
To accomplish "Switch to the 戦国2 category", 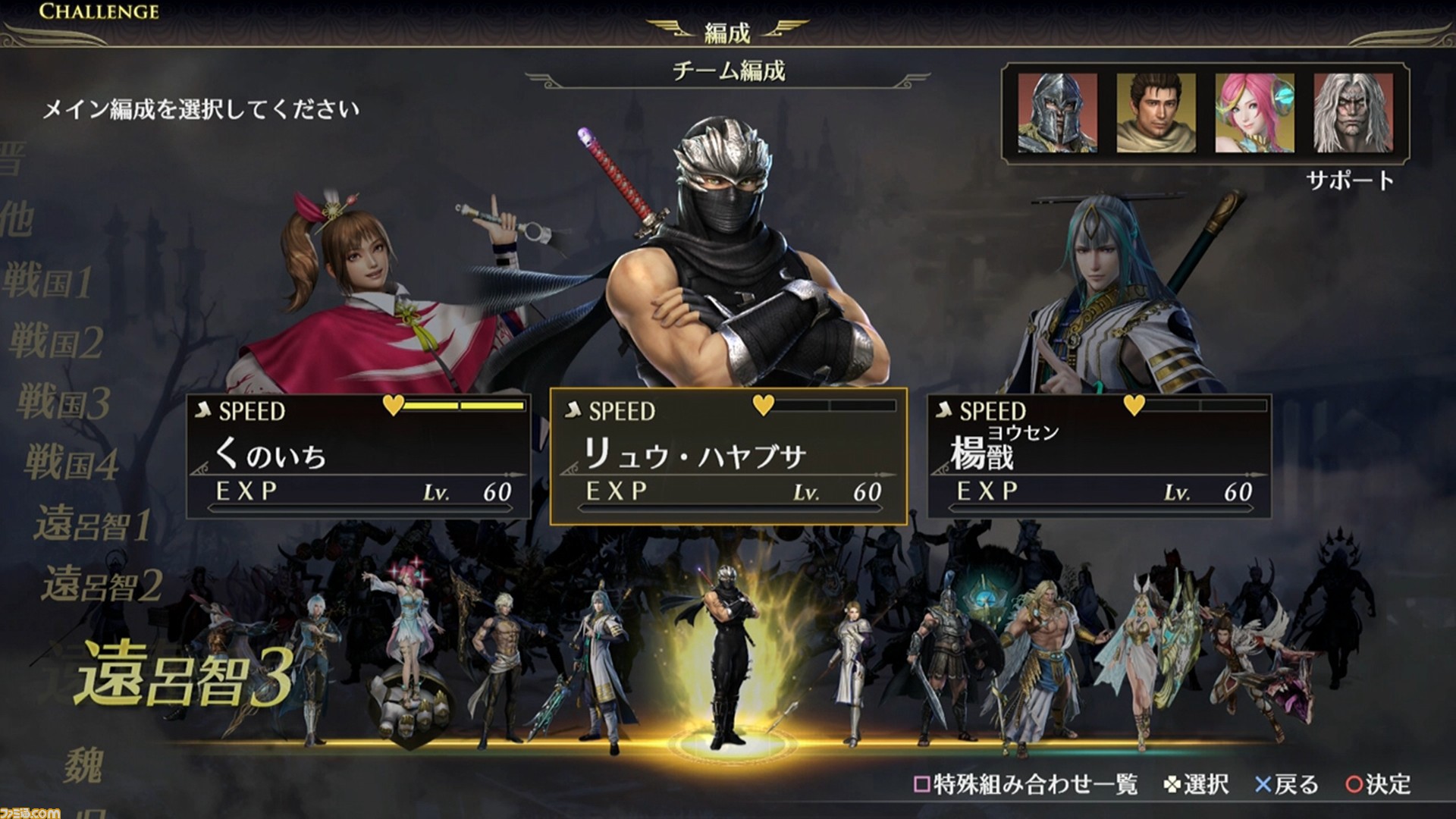I will 56,343.
